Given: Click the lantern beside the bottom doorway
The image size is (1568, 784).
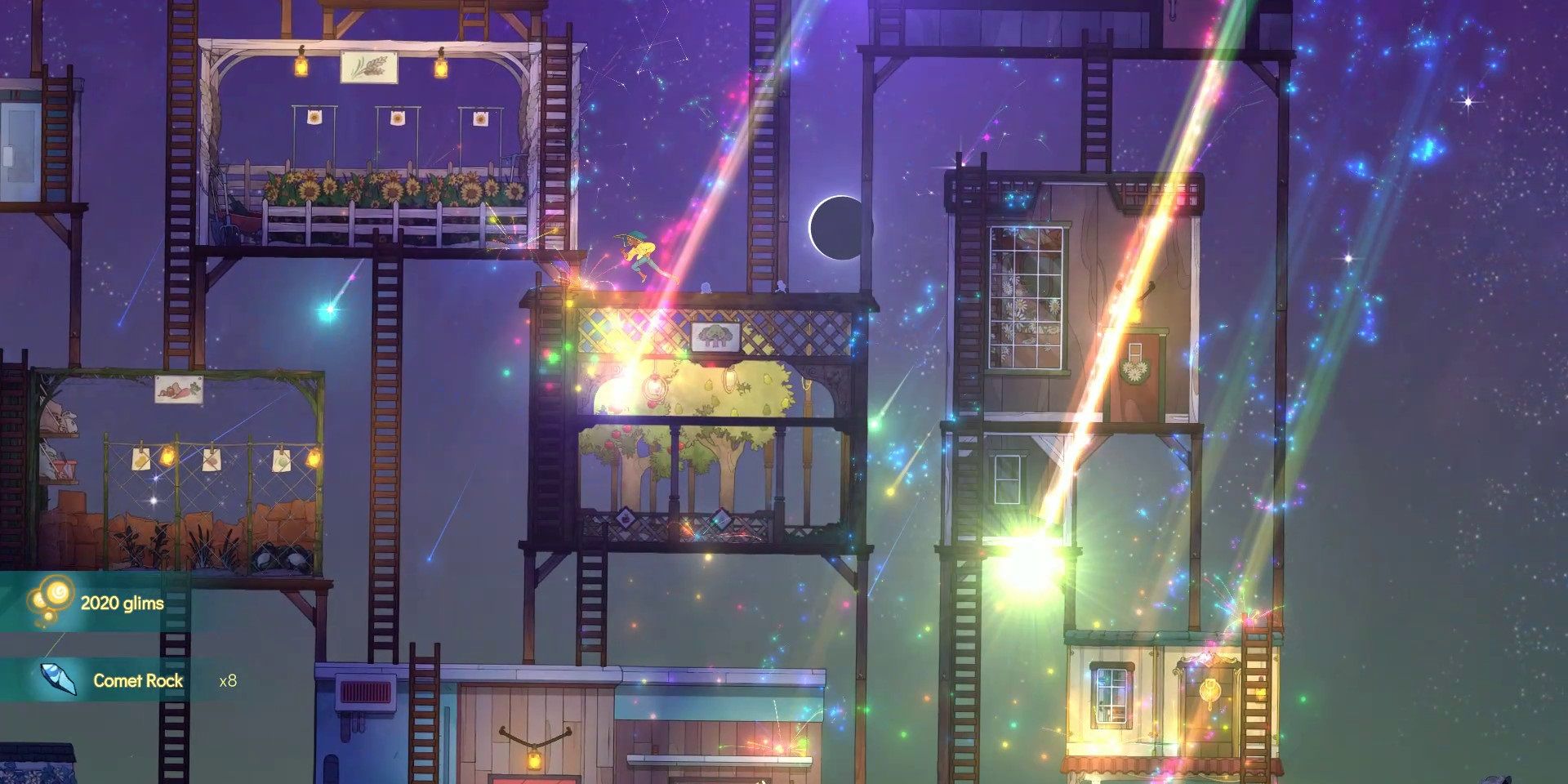Looking at the screenshot, I should (x=535, y=759).
